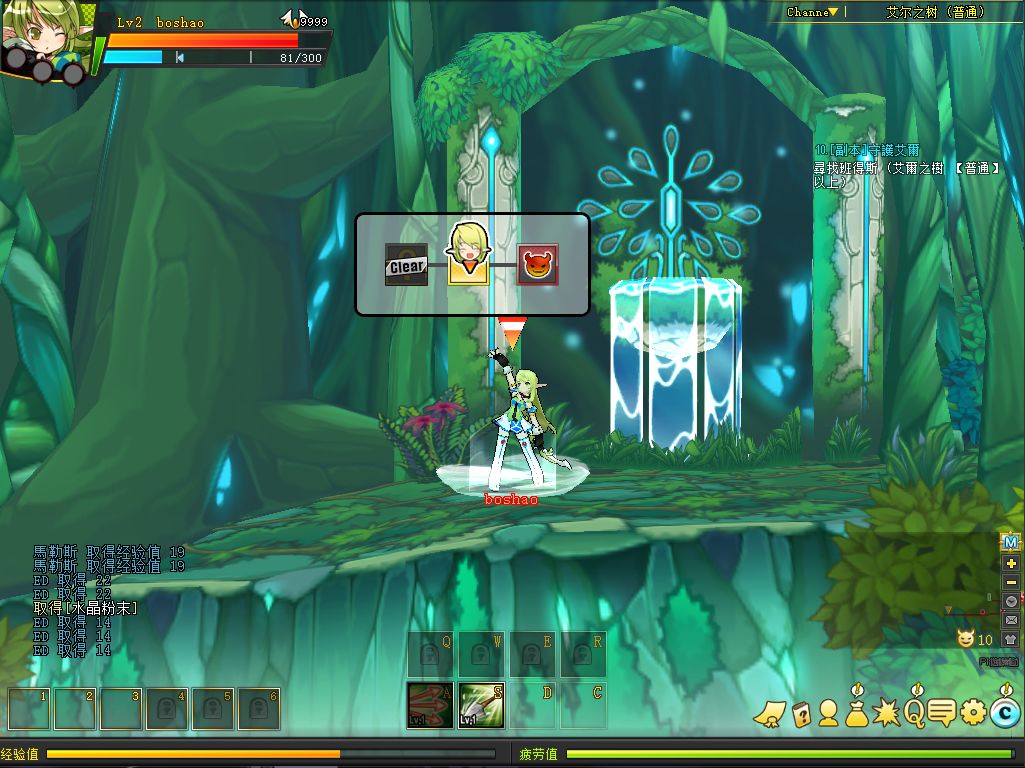This screenshot has height=768, width=1025.
Task: Open the shirt costume icon
Action: point(1010,639)
